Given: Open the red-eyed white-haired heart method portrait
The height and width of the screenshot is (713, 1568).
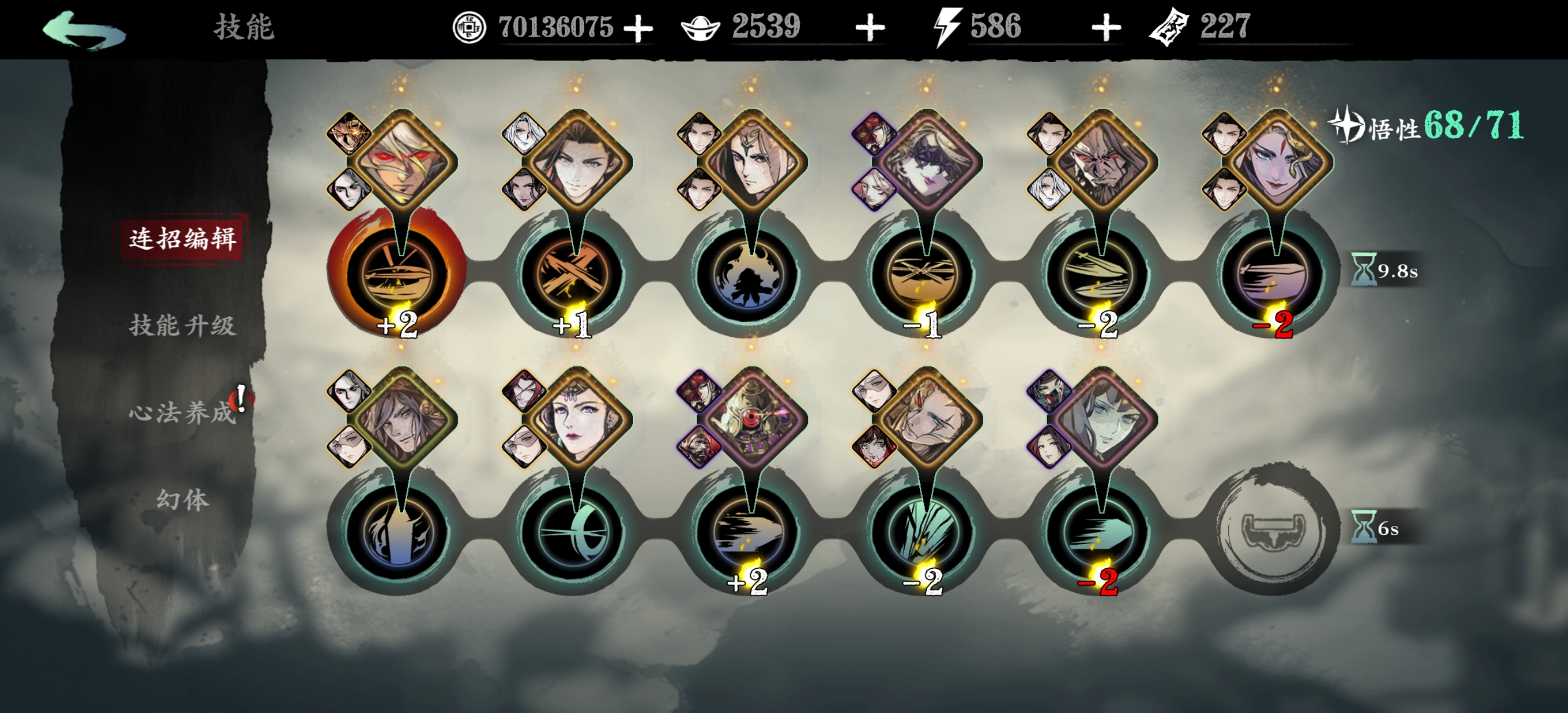Looking at the screenshot, I should [x=402, y=161].
